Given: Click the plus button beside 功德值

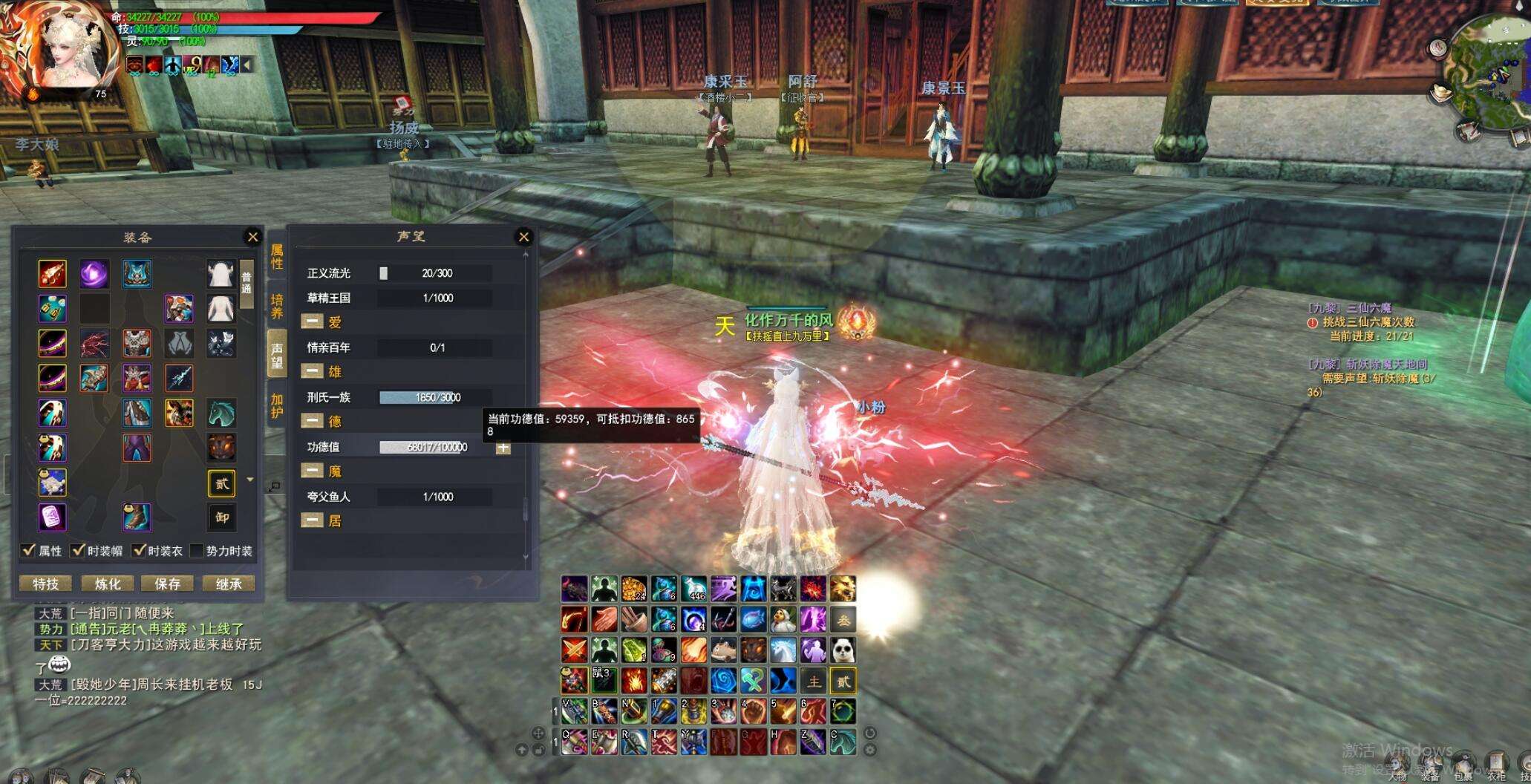Looking at the screenshot, I should pos(503,448).
